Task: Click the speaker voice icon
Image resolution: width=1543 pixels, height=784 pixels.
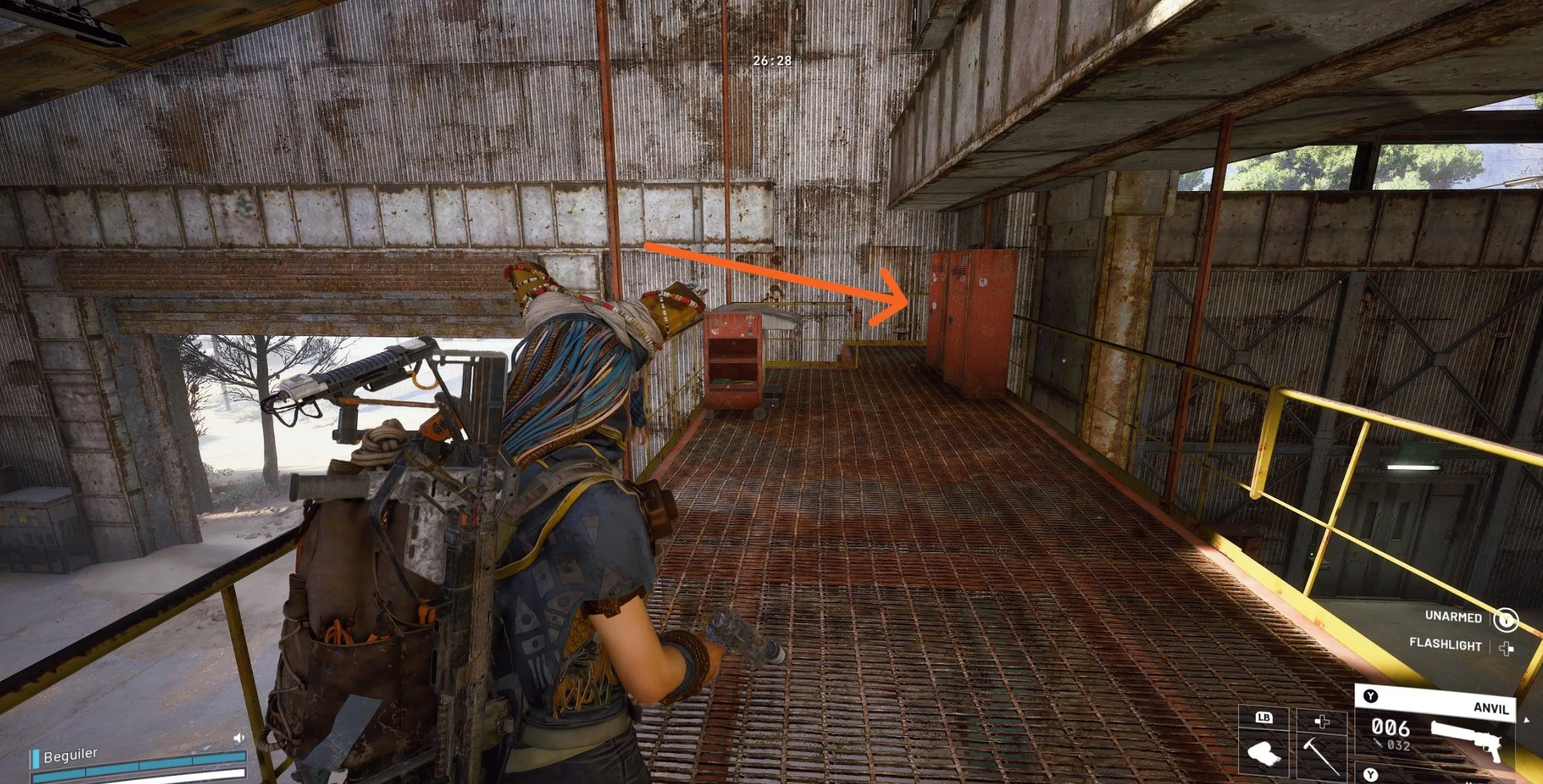Action: [x=239, y=738]
